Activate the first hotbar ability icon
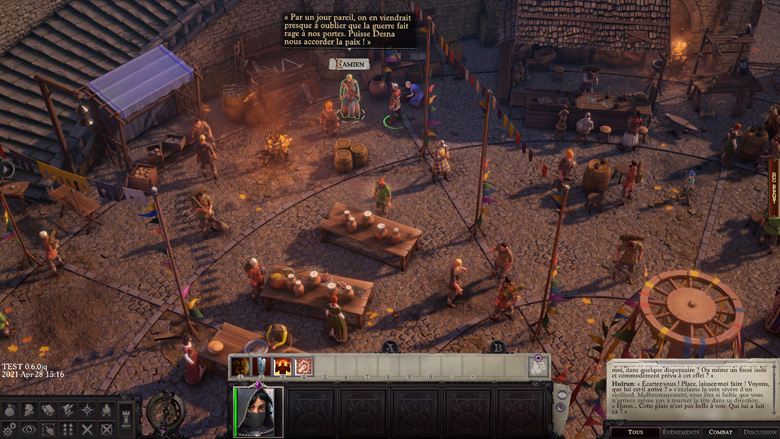The image size is (780, 439). point(241,367)
